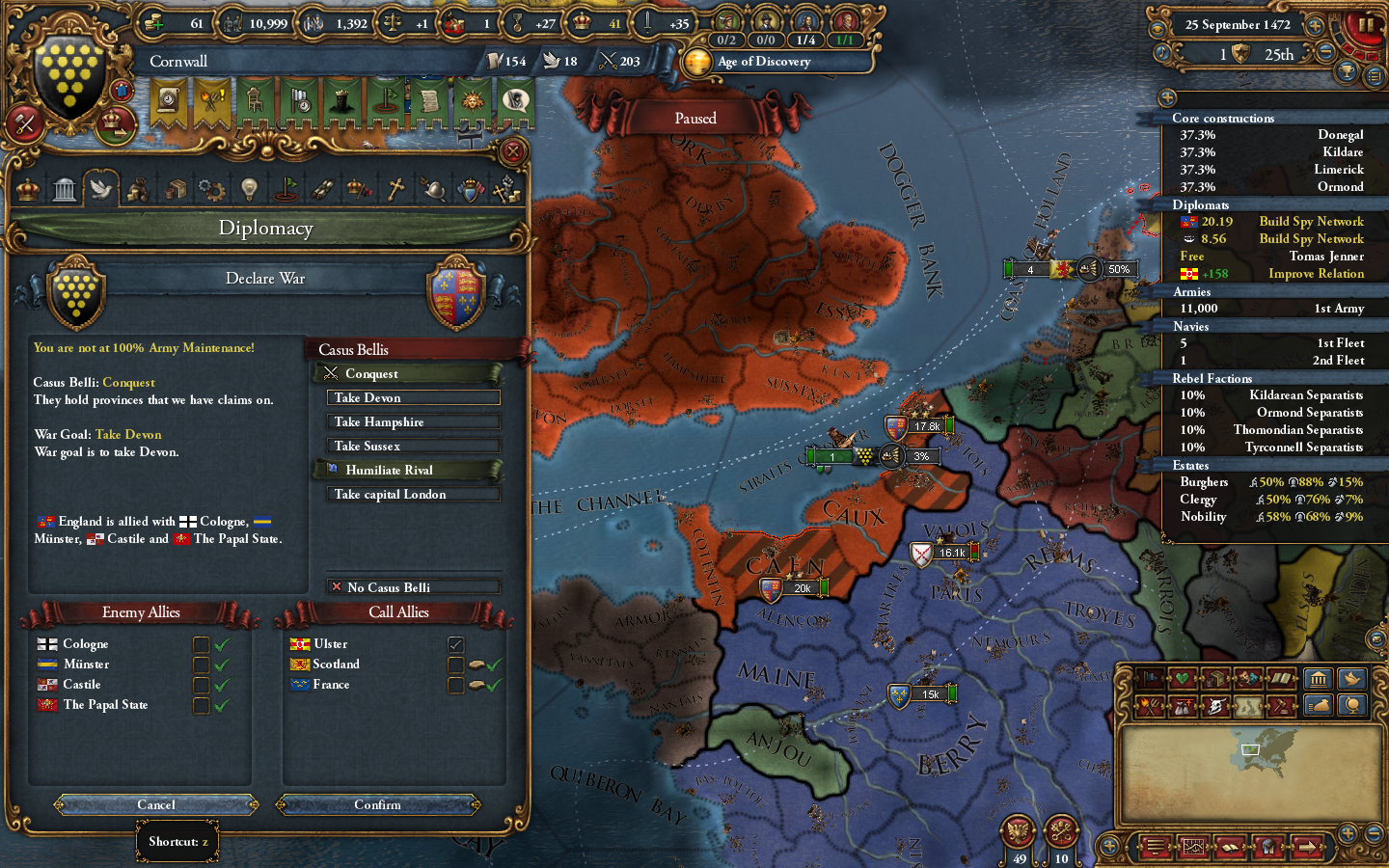Check Scotland to call into the war
Viewport: 1389px width, 868px height.
tap(454, 664)
